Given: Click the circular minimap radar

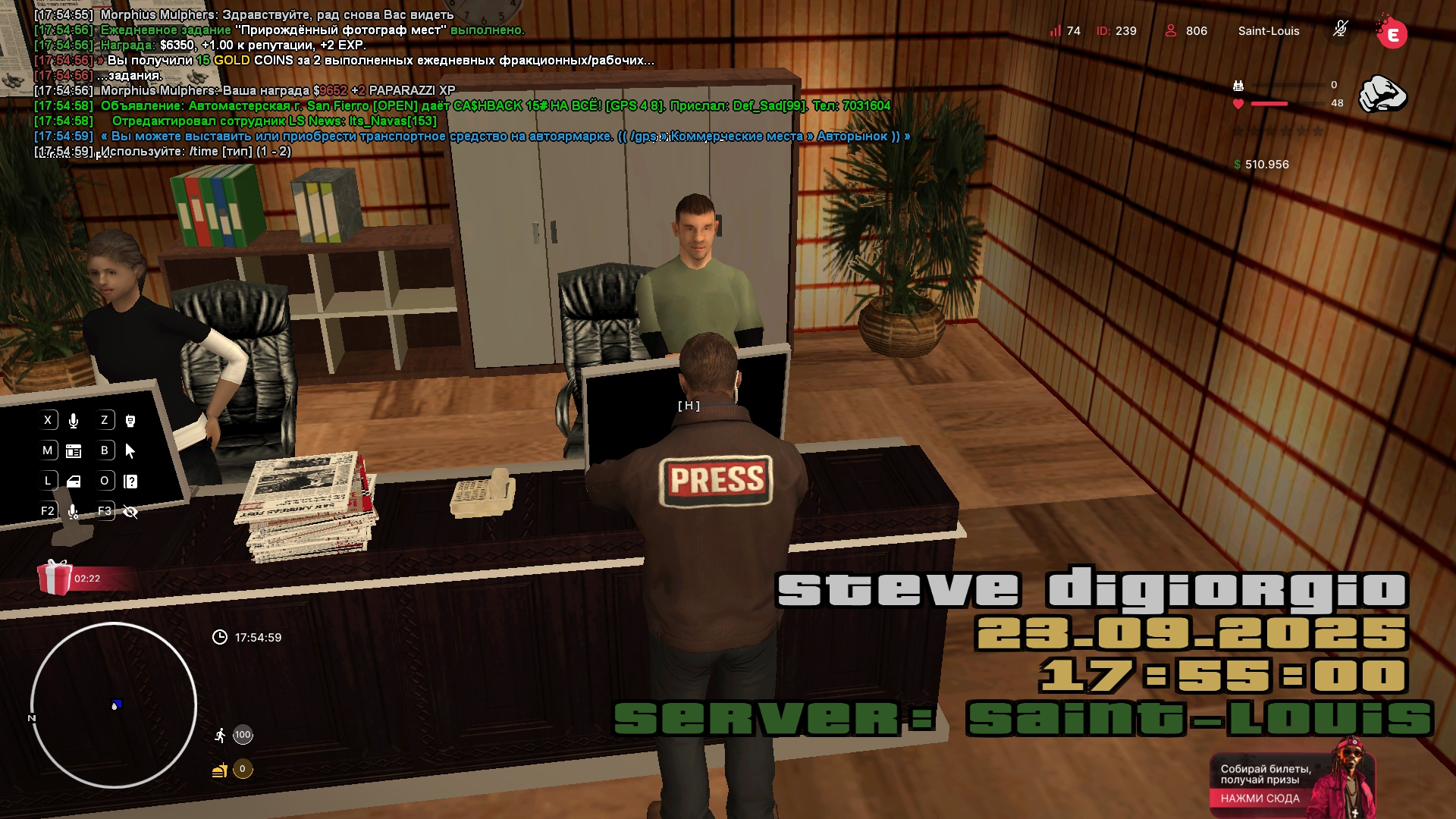Looking at the screenshot, I should pos(114,705).
